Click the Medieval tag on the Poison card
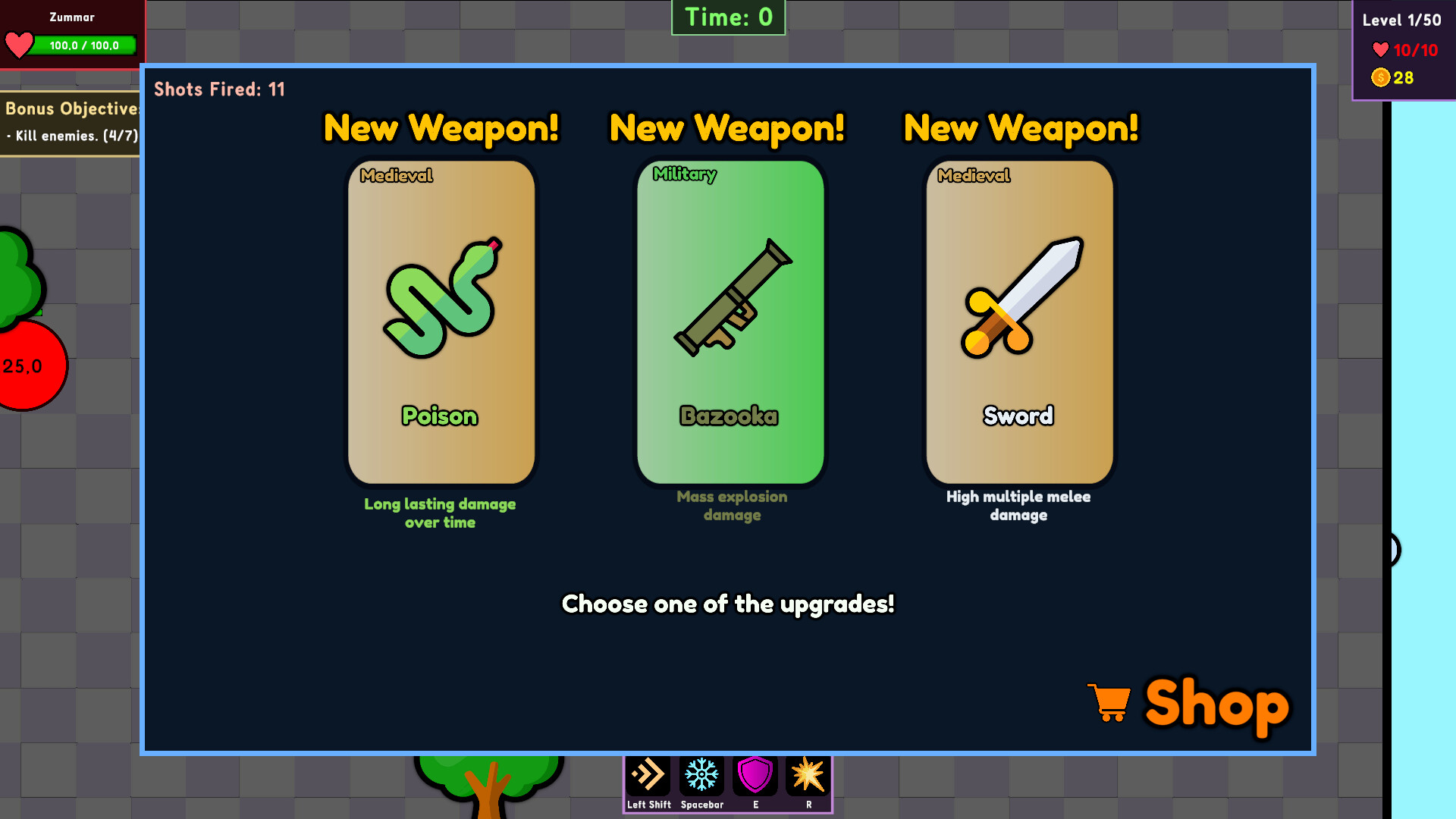1456x819 pixels. click(x=396, y=175)
